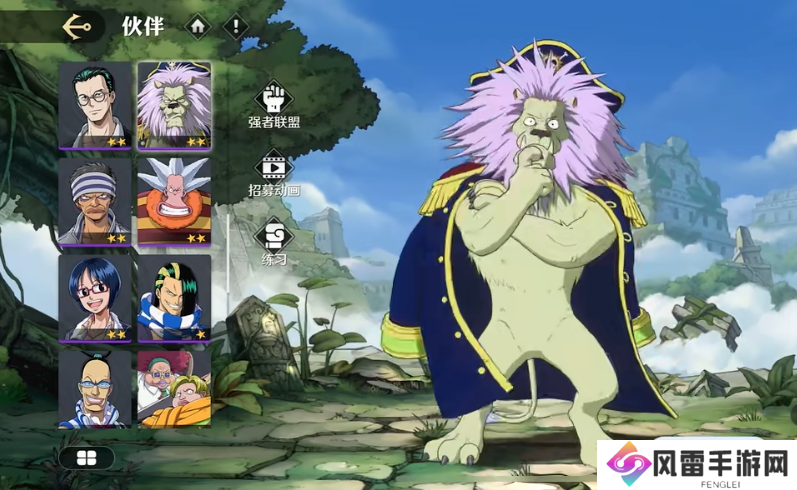Select the striped-headband man portrait
797x490 pixels.
[95, 201]
